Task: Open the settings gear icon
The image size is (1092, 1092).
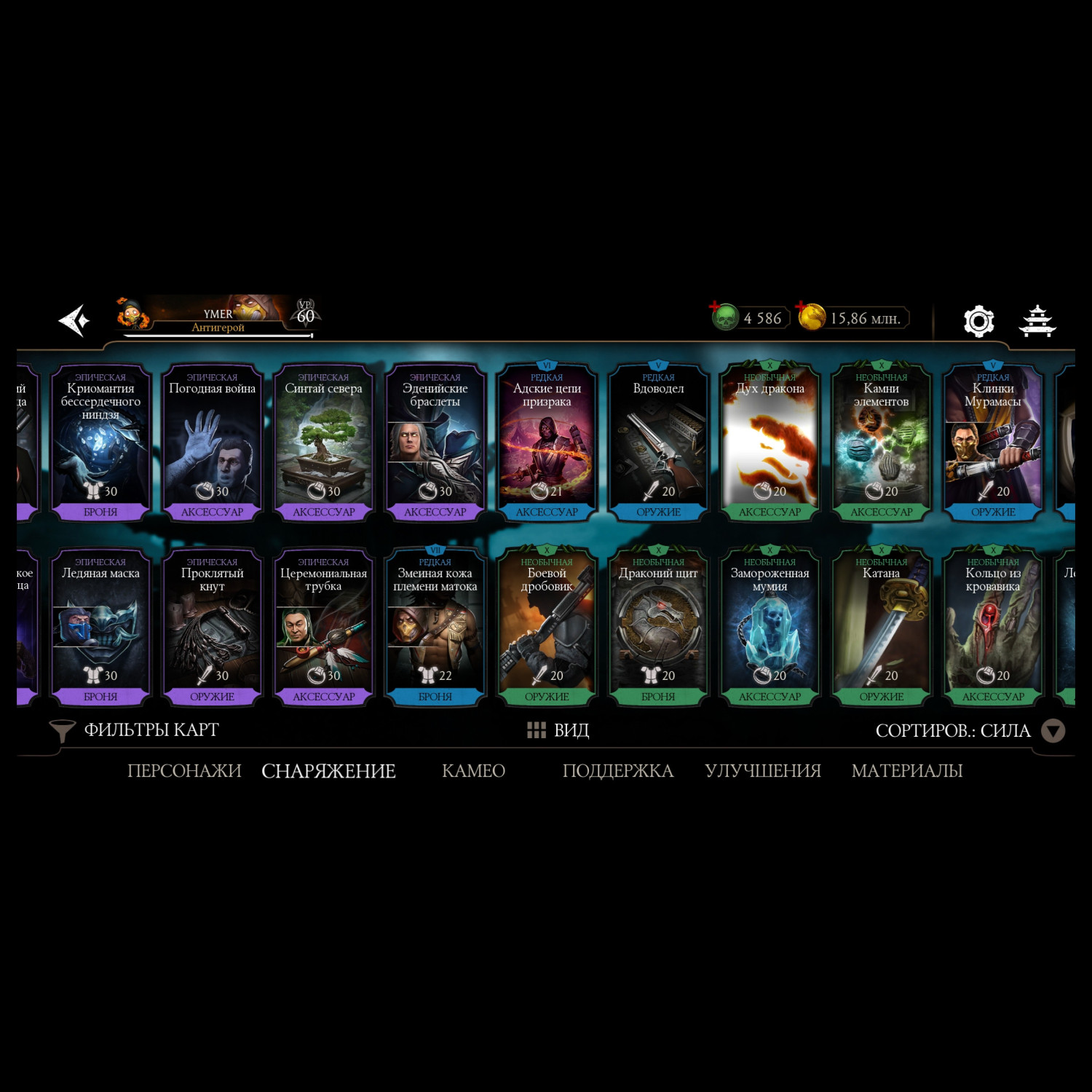Action: point(978,320)
